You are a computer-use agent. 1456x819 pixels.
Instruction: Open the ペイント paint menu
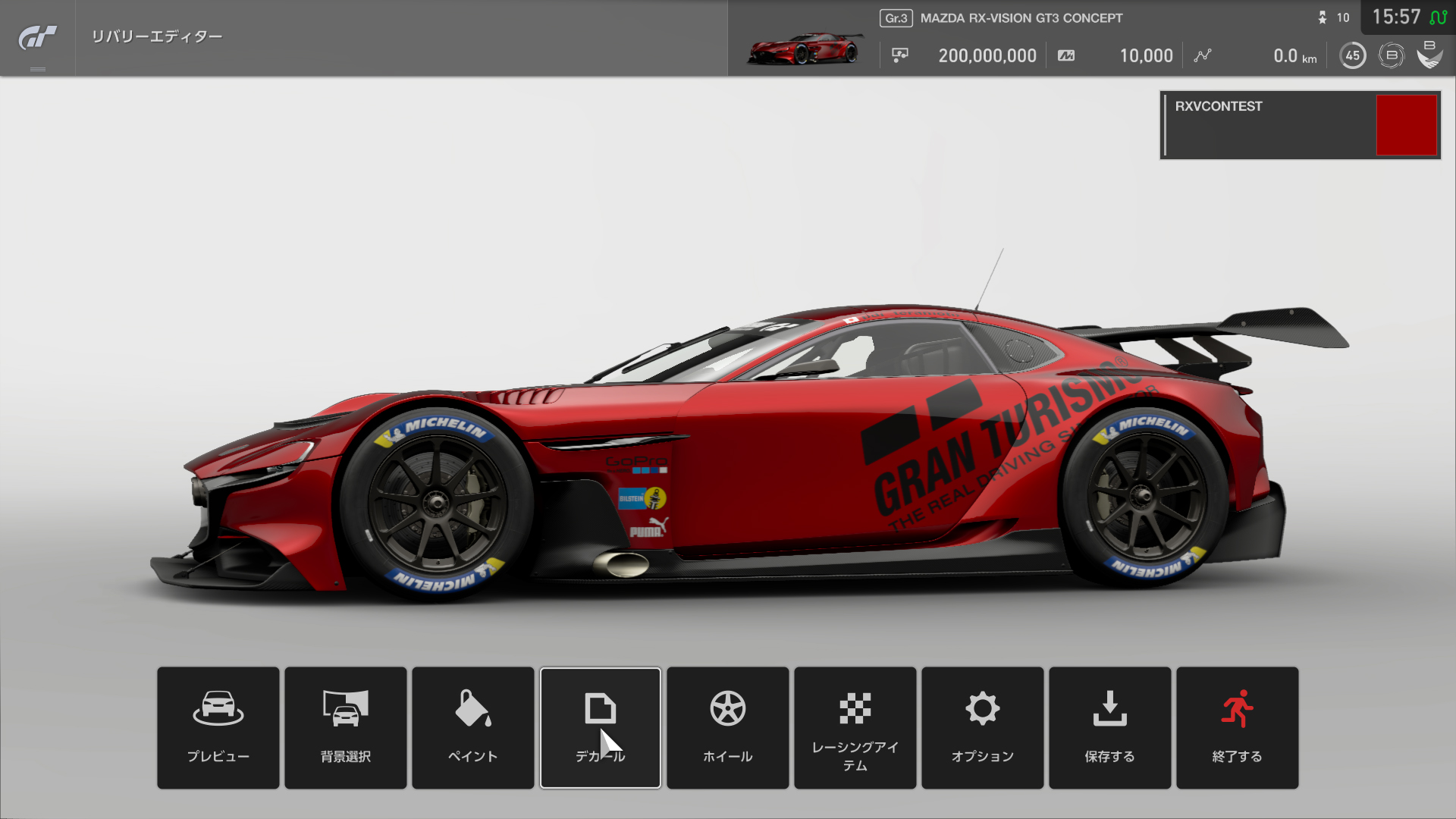tap(473, 727)
